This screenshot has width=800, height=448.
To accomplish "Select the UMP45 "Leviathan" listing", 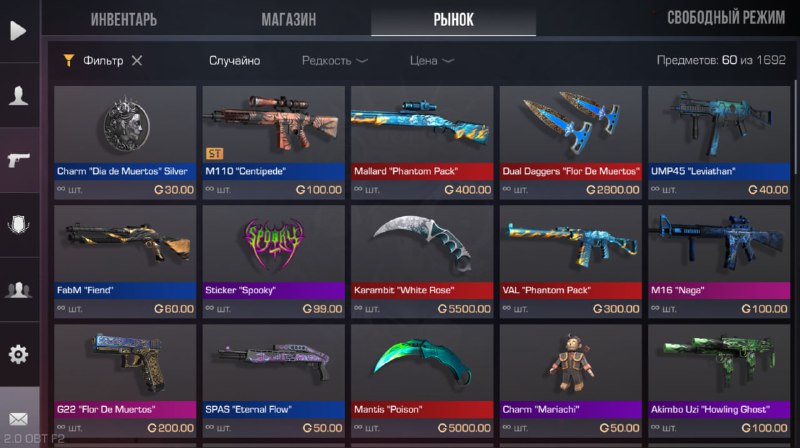I will [x=717, y=141].
